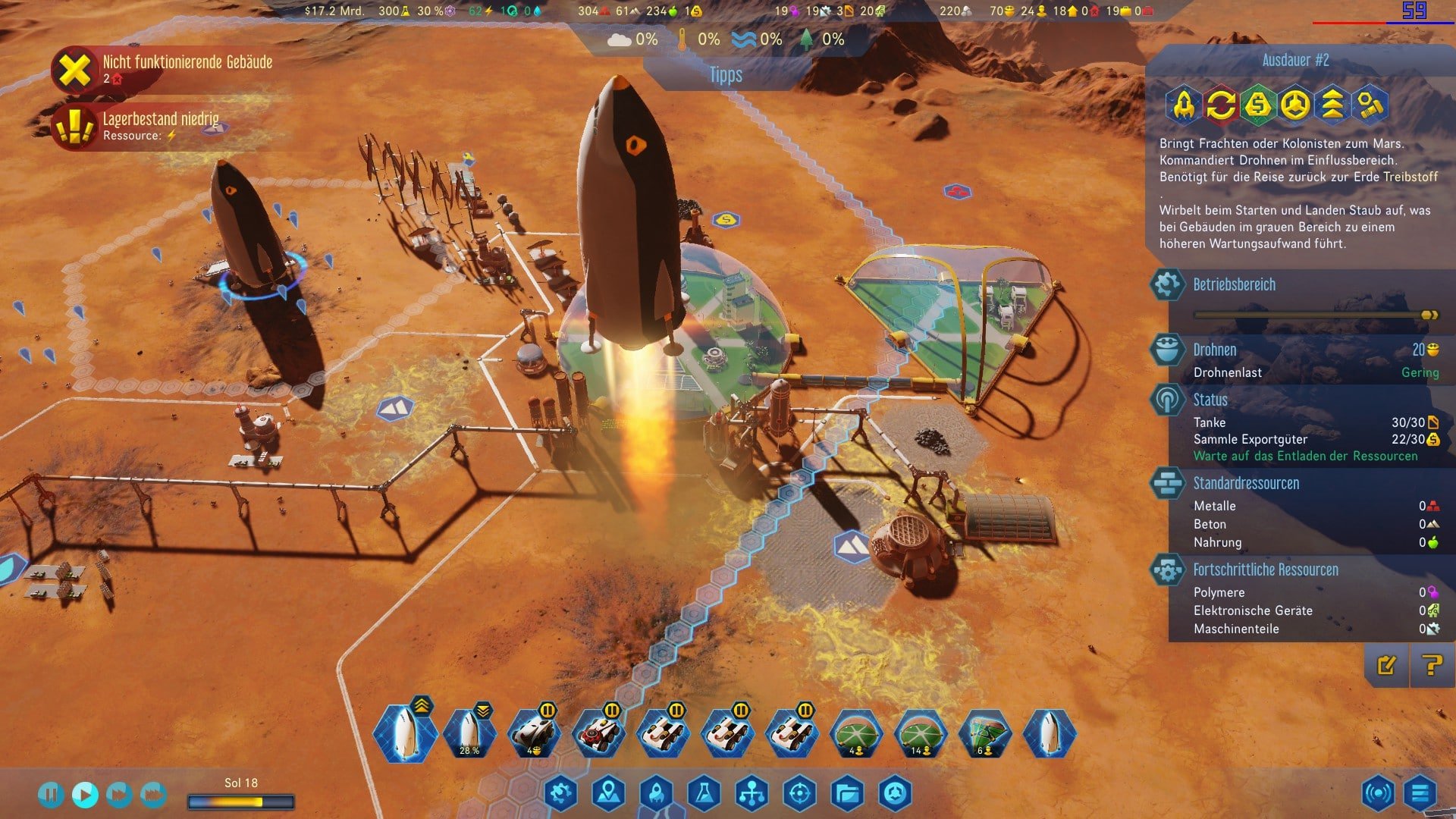
Task: Open the folder icon in the bottom toolbar
Action: tap(847, 793)
